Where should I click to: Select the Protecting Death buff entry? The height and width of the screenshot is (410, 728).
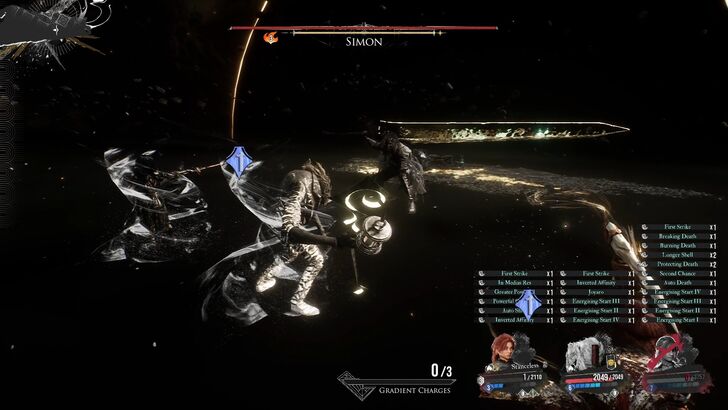(x=678, y=264)
